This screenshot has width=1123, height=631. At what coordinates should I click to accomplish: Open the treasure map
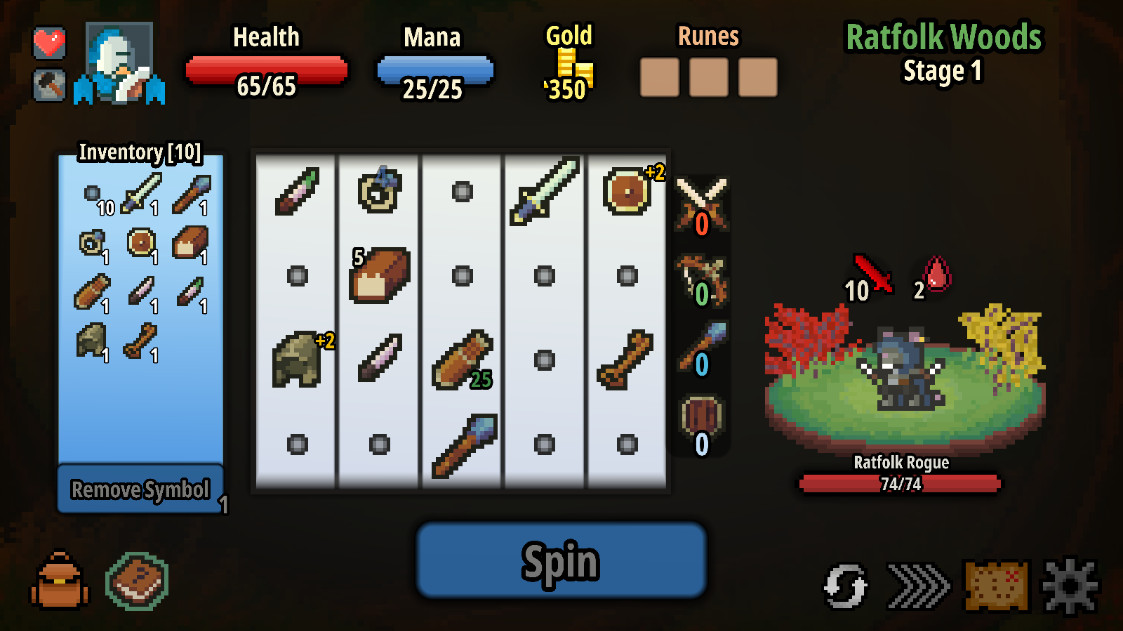click(996, 585)
